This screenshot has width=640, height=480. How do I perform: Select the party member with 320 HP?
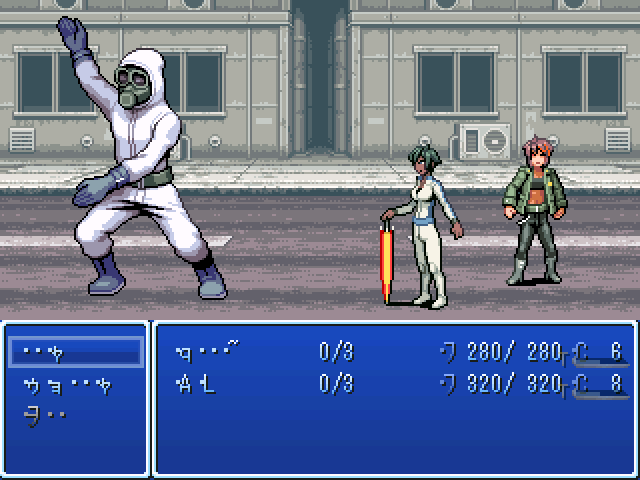point(196,383)
